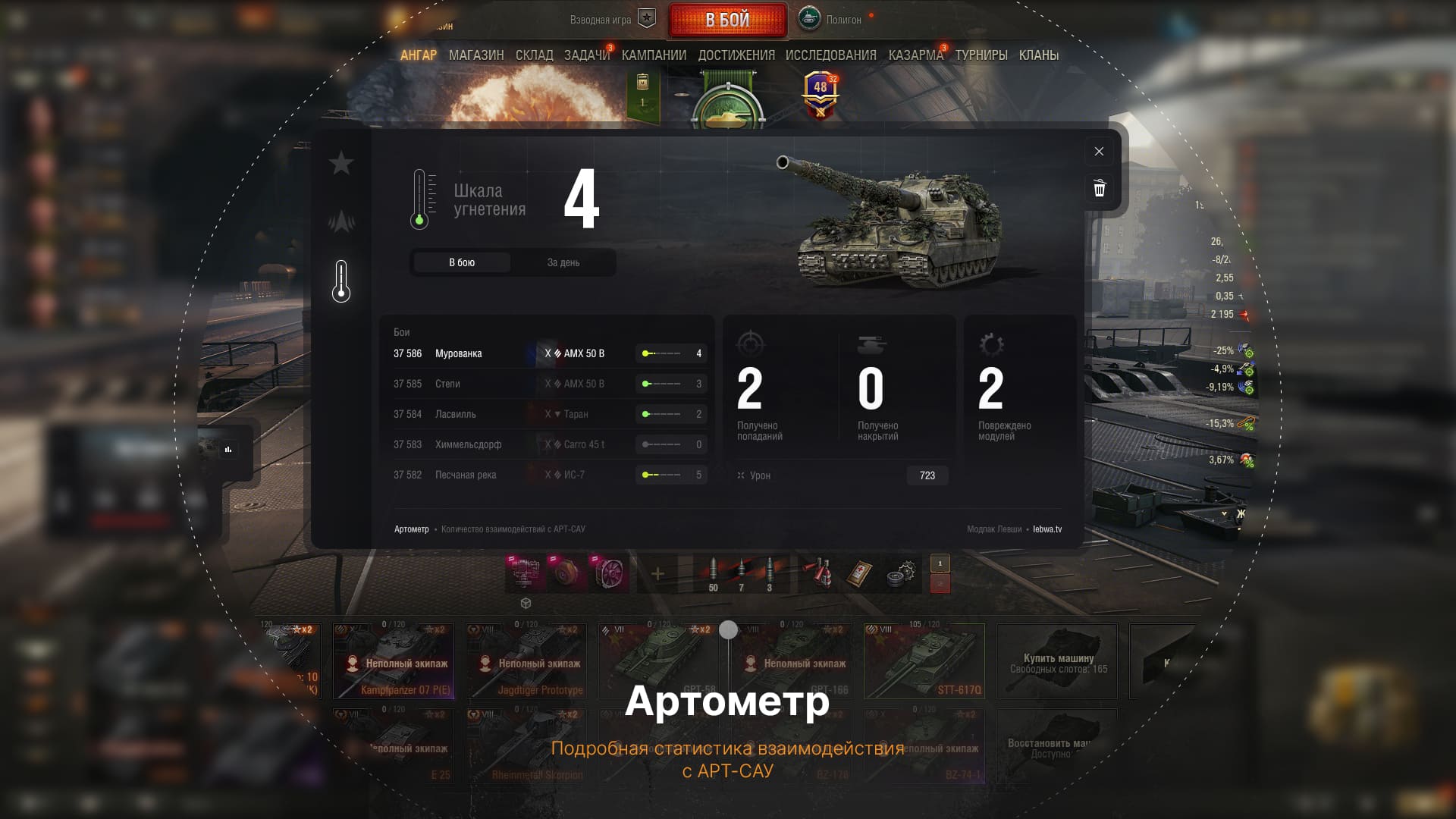Select the STT-617Q tank in the carousel
Image resolution: width=1456 pixels, height=819 pixels.
[924, 661]
